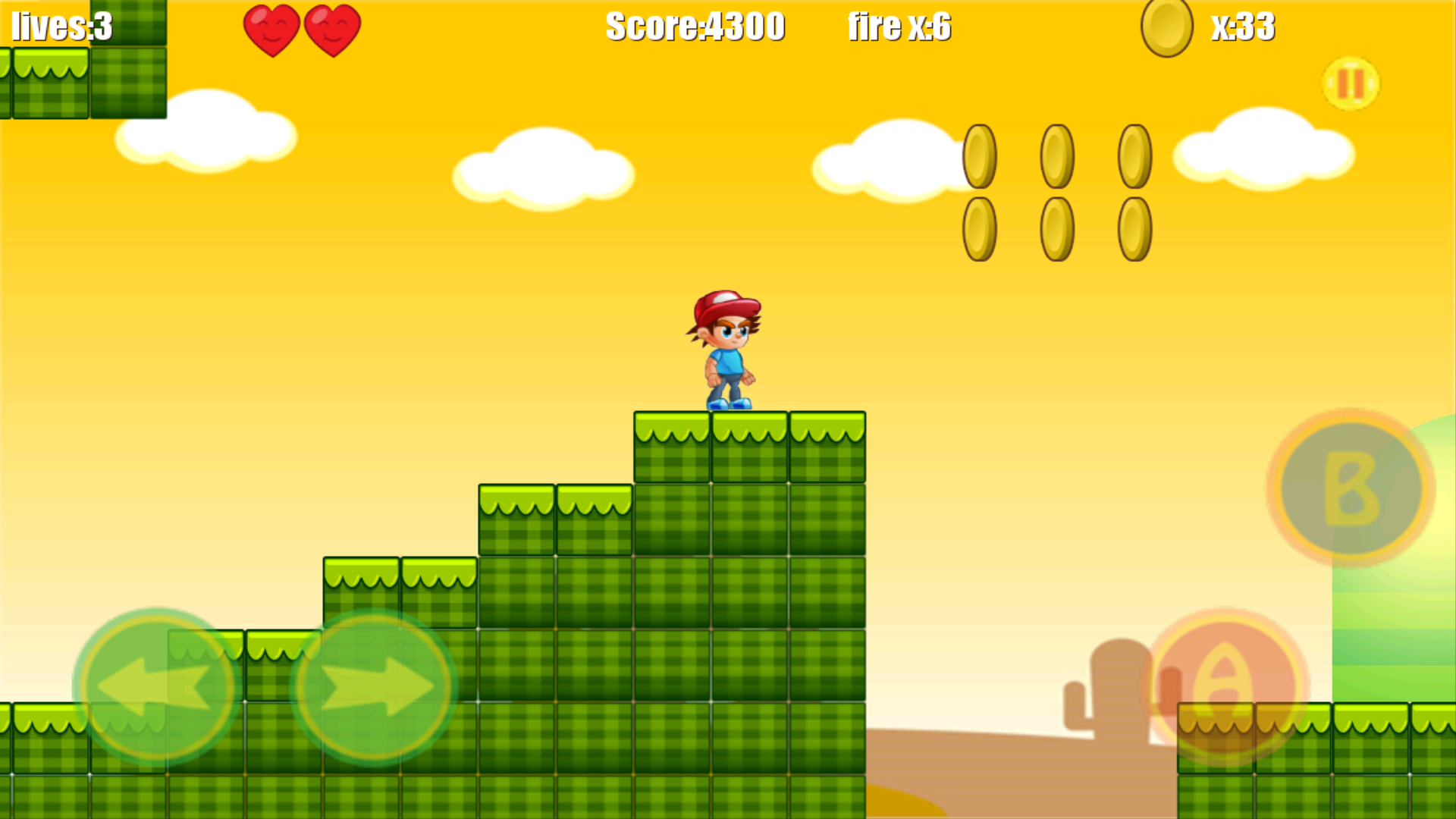Click the rightmost floating coin near the cloud
The height and width of the screenshot is (819, 1456).
pos(1135,155)
